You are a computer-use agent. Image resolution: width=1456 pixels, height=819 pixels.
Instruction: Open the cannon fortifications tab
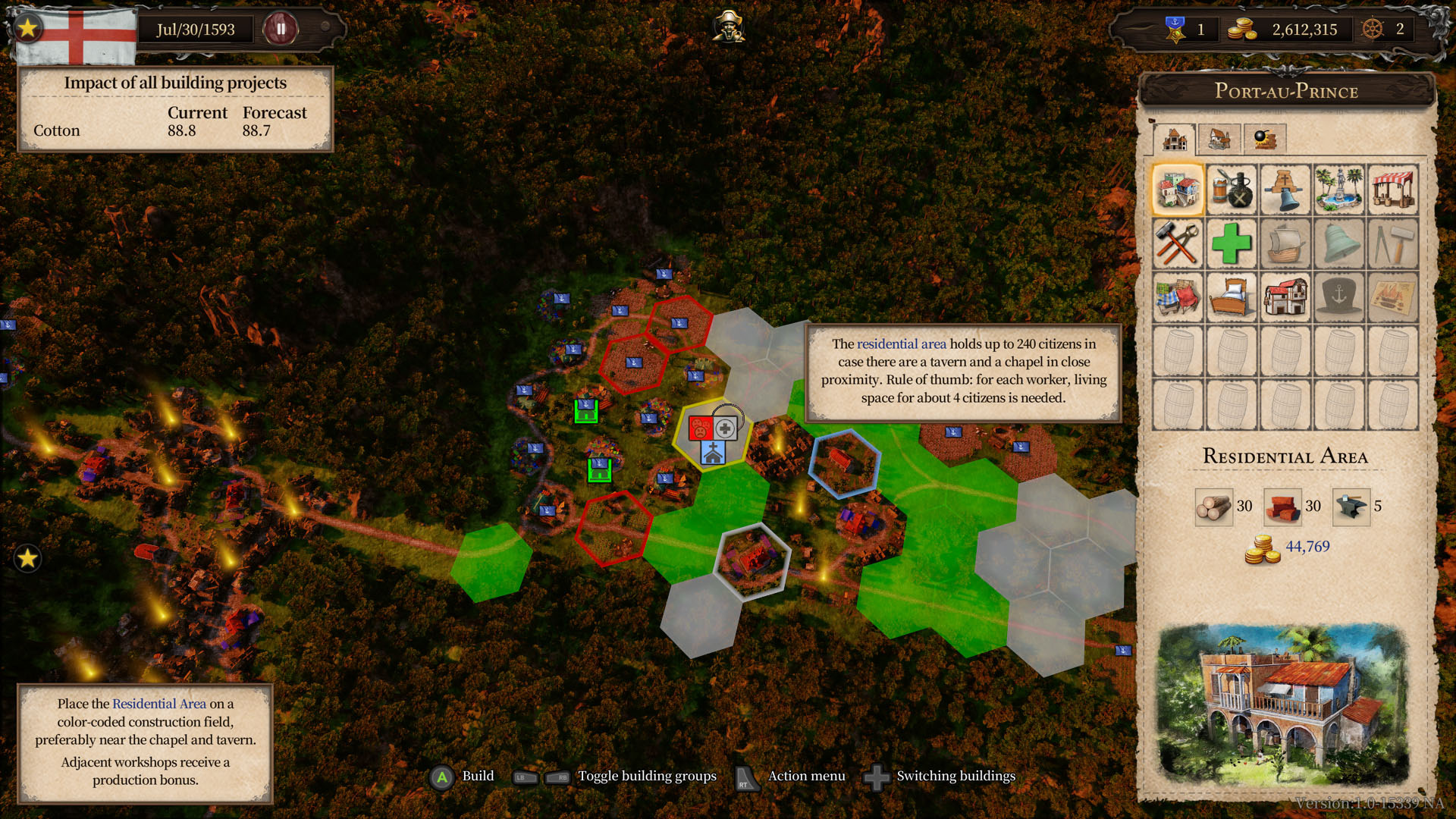(x=1264, y=139)
